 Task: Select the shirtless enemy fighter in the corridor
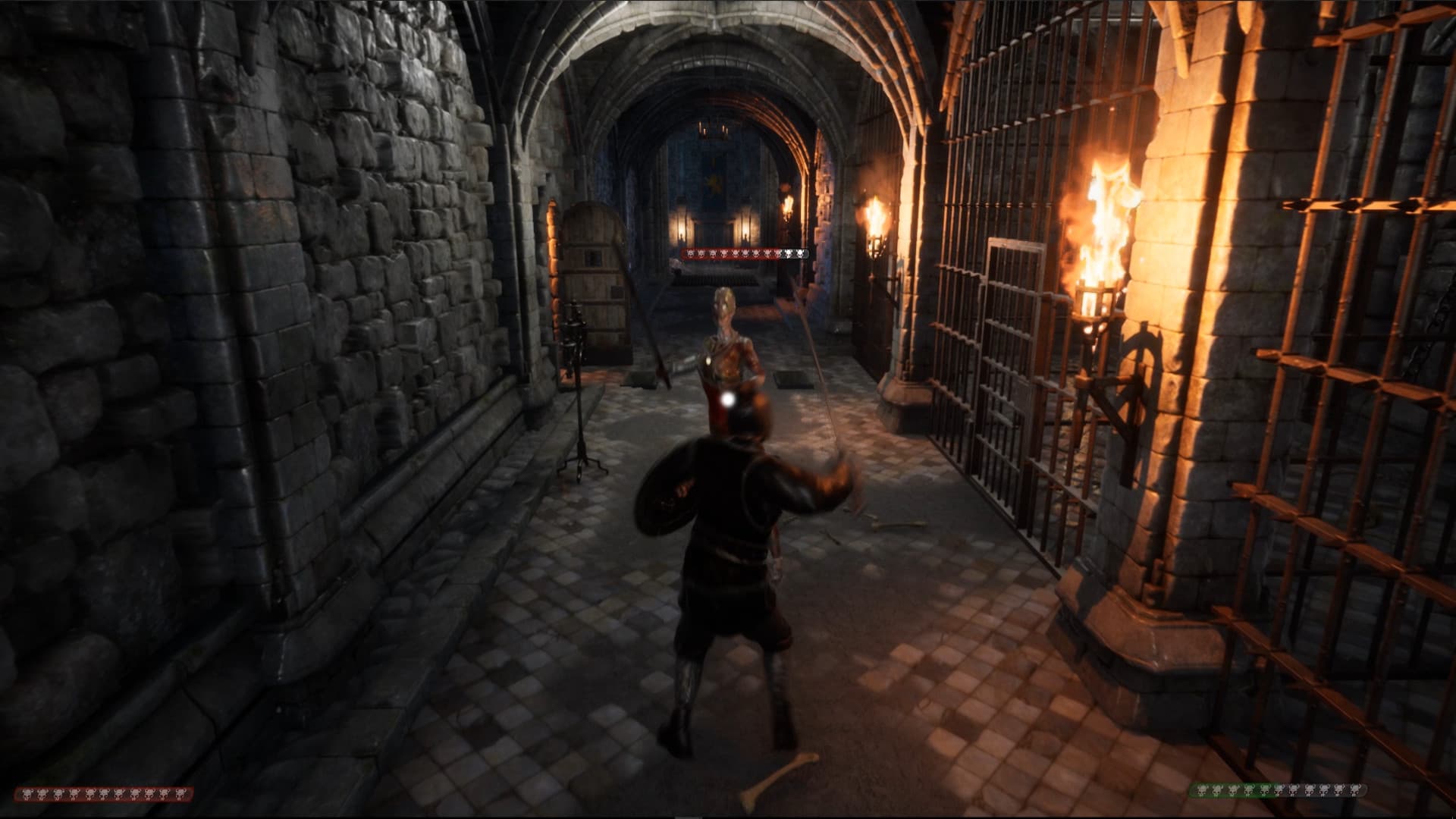(x=728, y=341)
